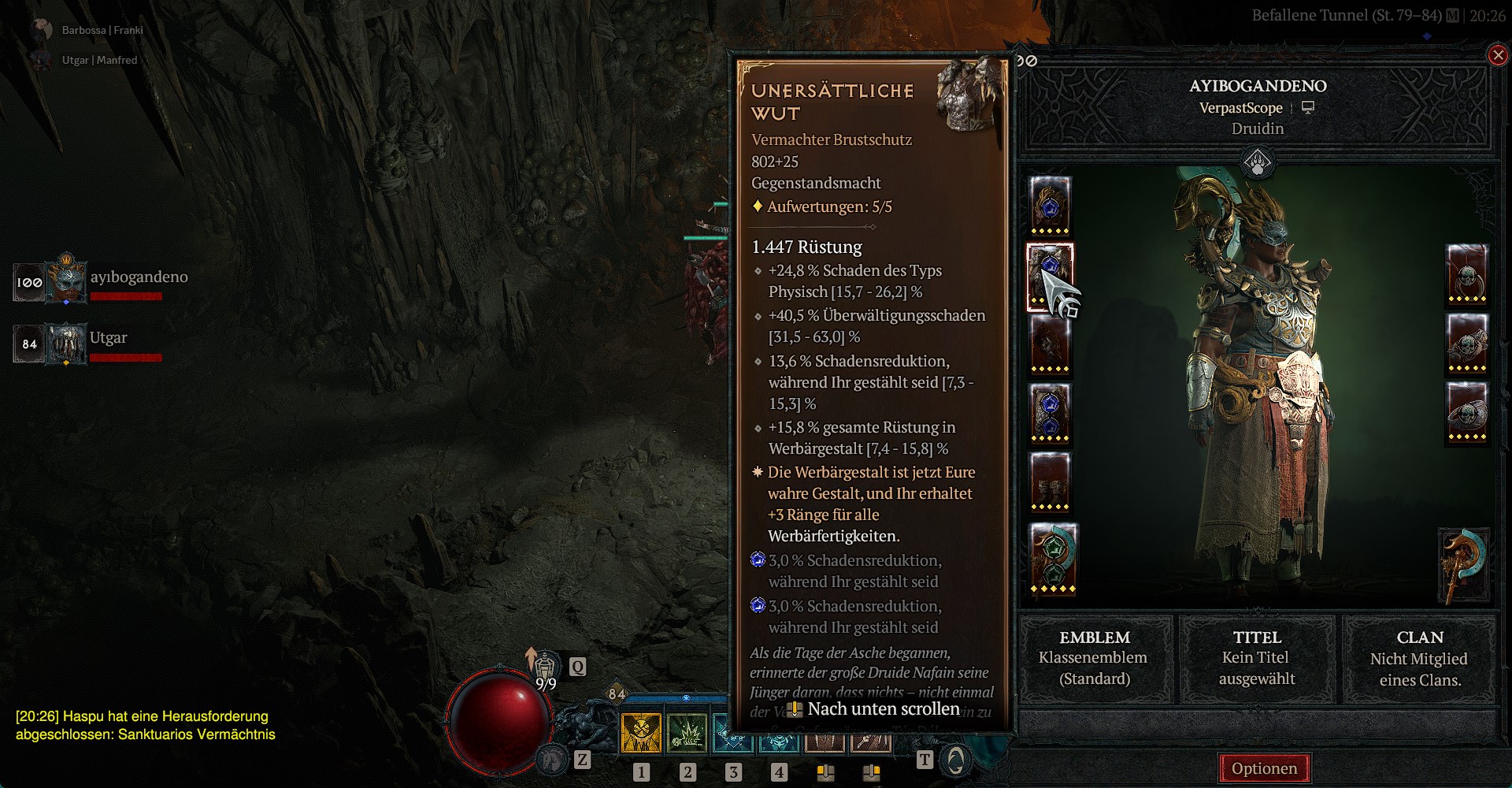Close the character profile window
Viewport: 1512px width, 788px height.
pos(1498,55)
